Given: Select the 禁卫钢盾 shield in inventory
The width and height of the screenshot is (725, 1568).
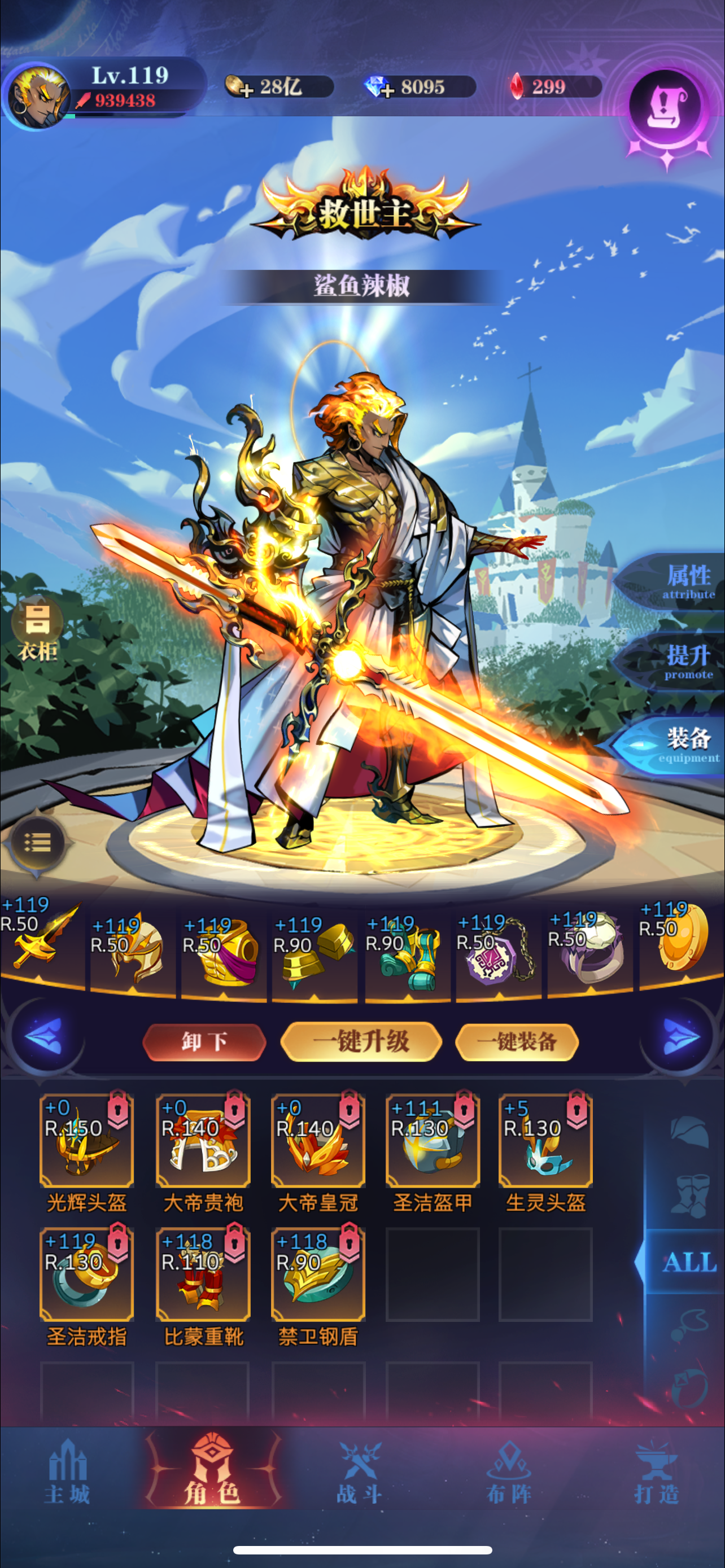Looking at the screenshot, I should pyautogui.click(x=318, y=1275).
